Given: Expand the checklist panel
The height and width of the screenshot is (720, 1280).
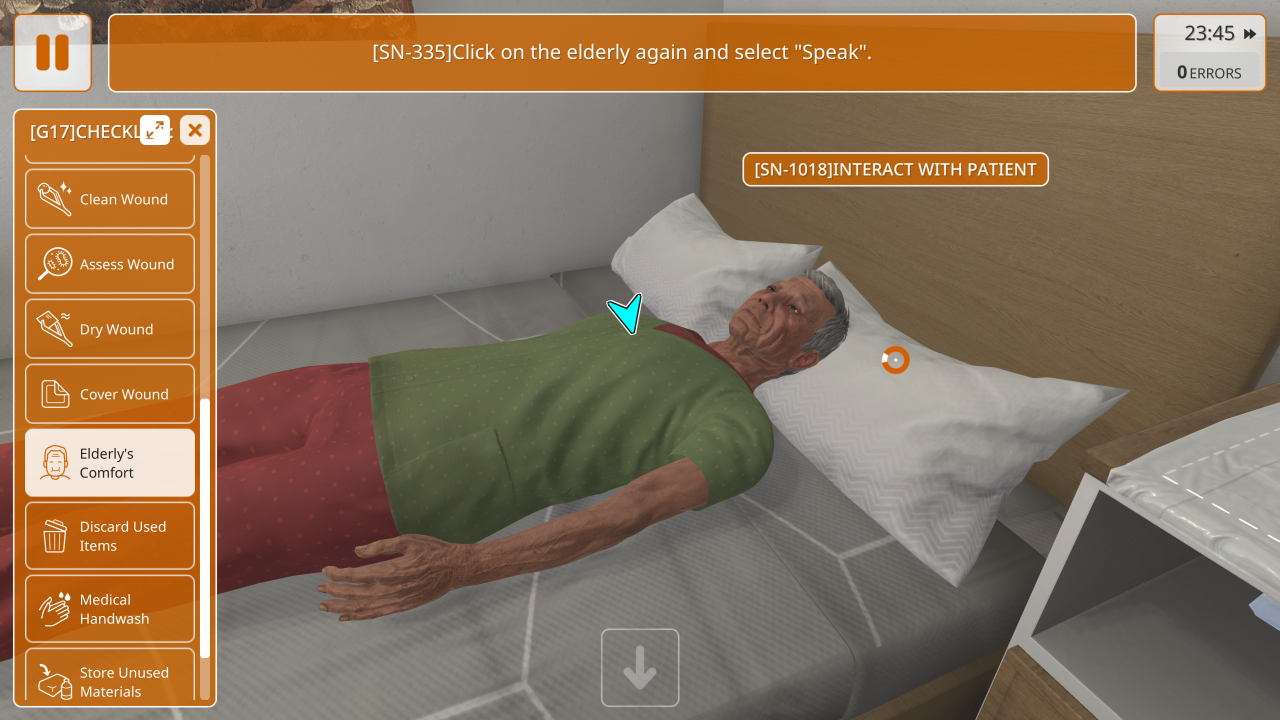Looking at the screenshot, I should pyautogui.click(x=155, y=130).
